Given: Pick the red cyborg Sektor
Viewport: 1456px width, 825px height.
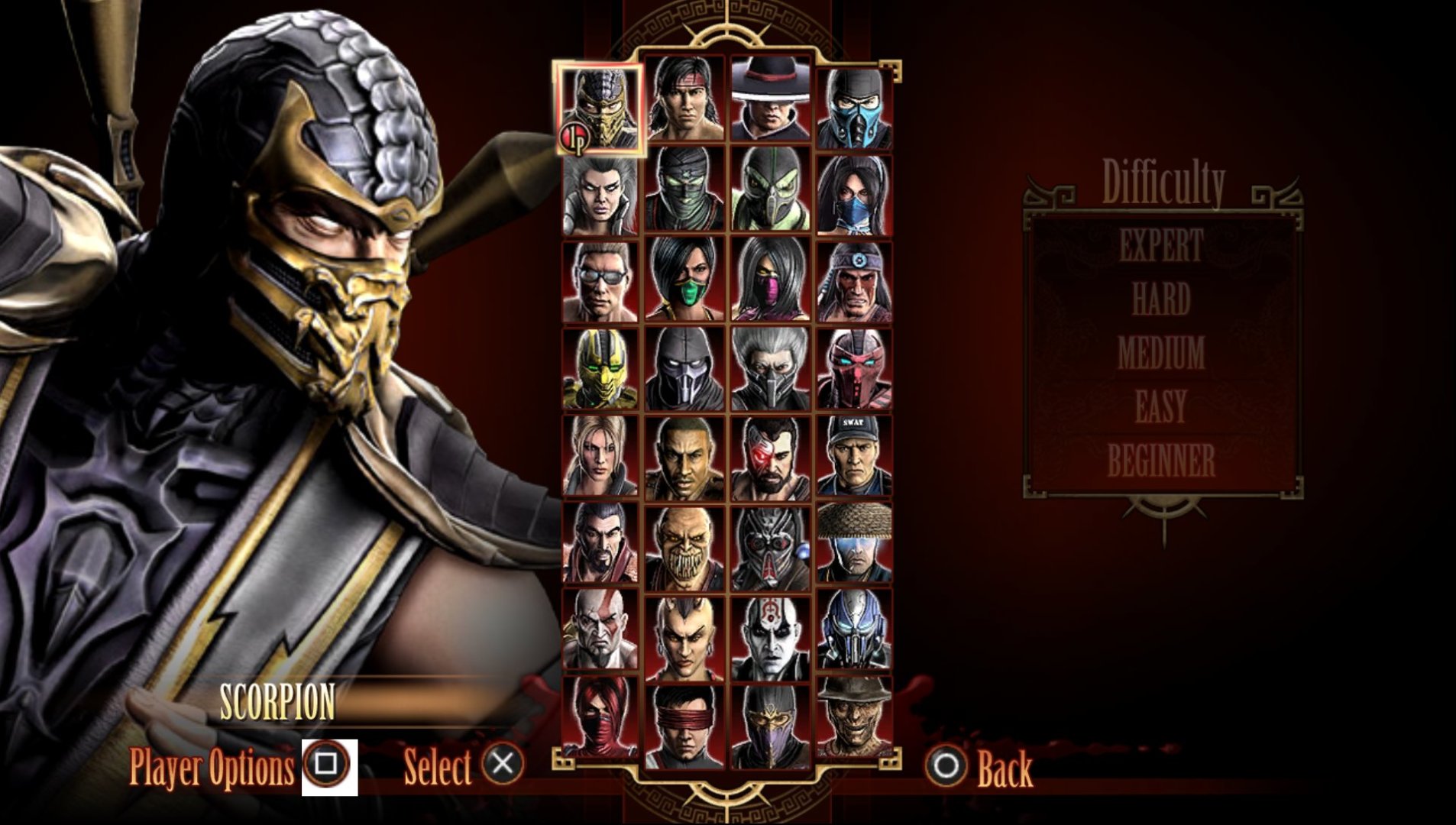Looking at the screenshot, I should (x=854, y=369).
